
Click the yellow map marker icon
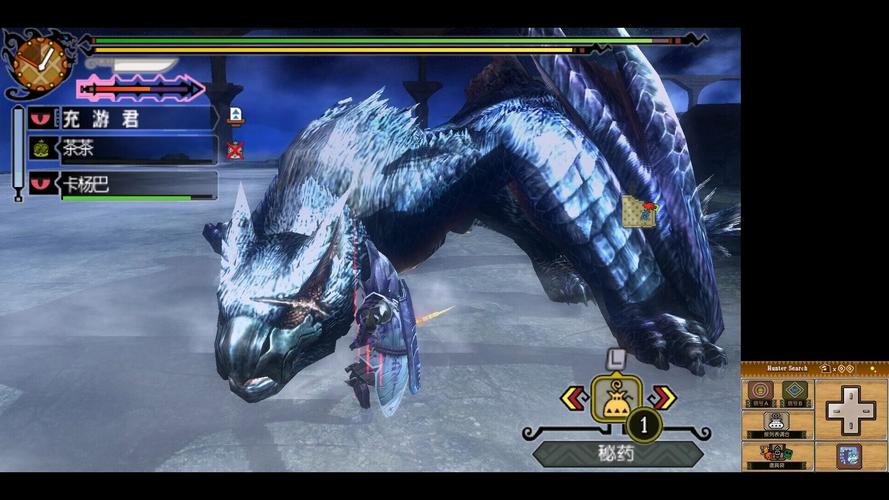pyautogui.click(x=638, y=211)
